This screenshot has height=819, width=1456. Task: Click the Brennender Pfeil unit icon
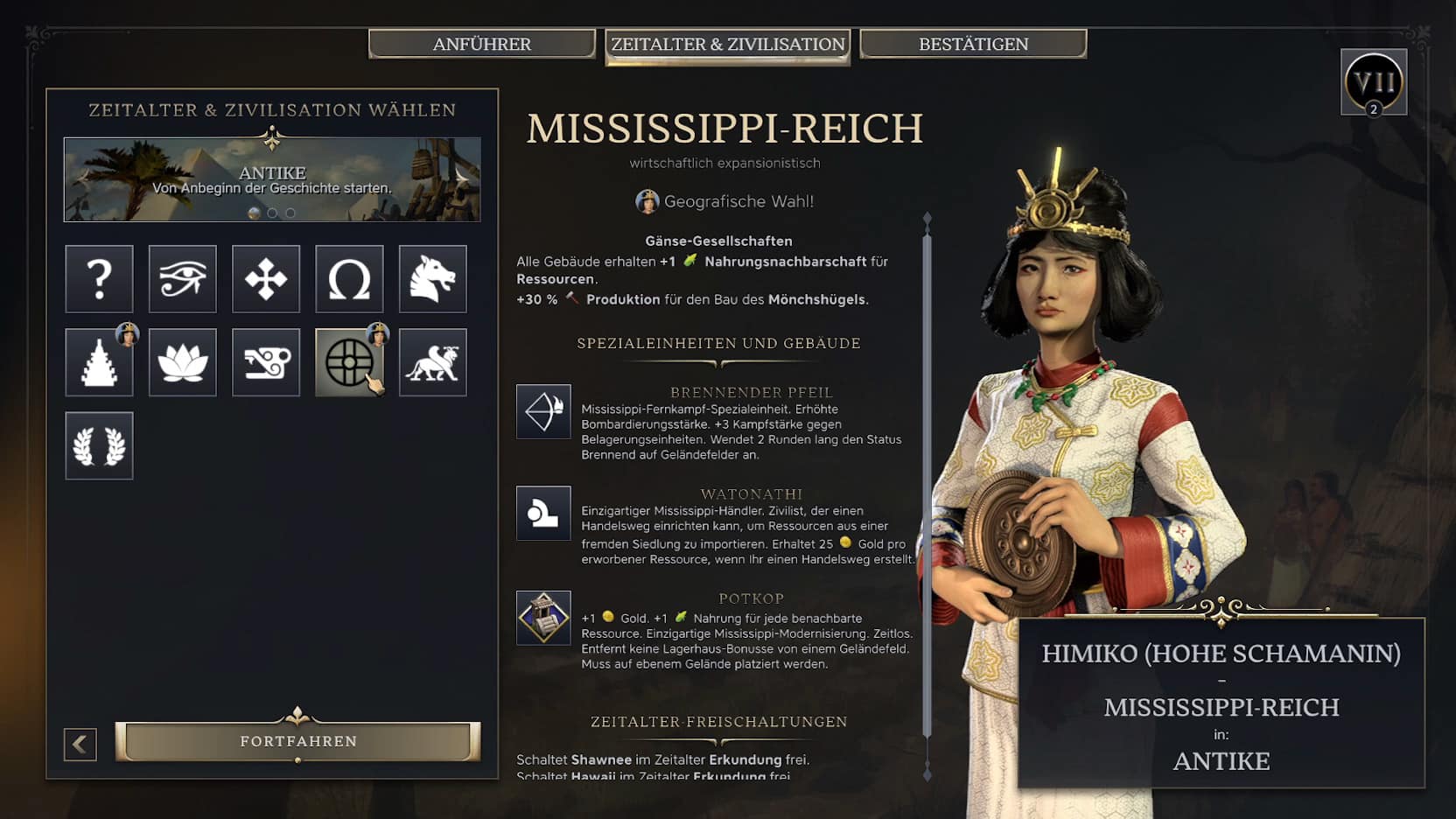tap(543, 411)
